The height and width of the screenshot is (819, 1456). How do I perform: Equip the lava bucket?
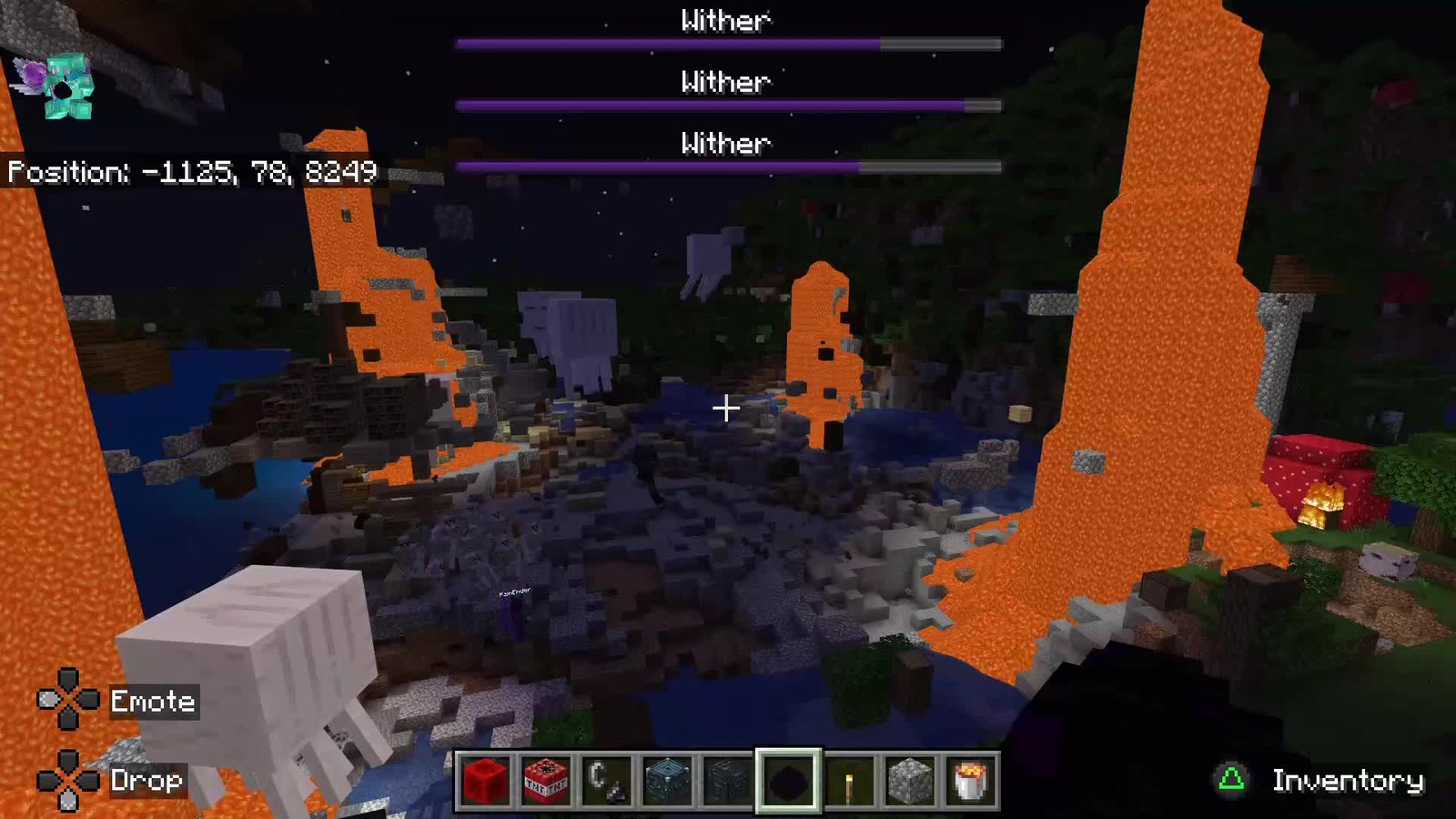point(970,780)
